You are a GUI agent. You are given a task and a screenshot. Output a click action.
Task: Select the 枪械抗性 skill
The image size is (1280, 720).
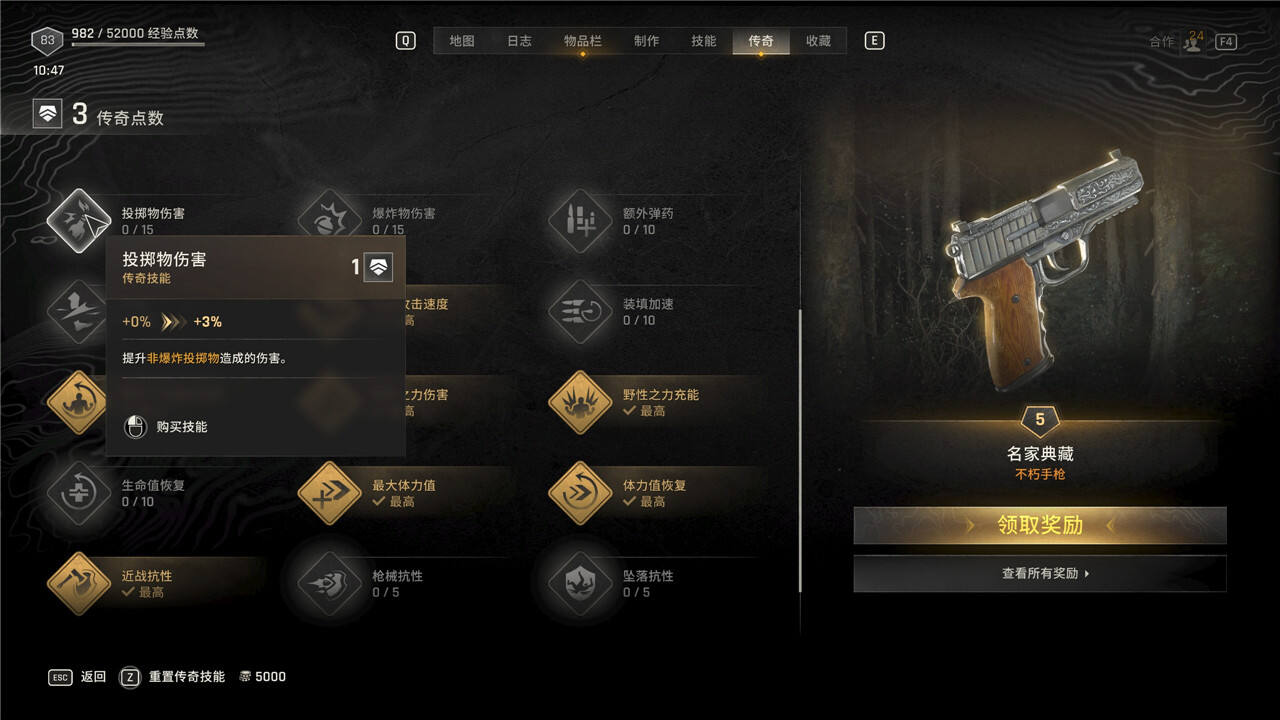coord(330,584)
